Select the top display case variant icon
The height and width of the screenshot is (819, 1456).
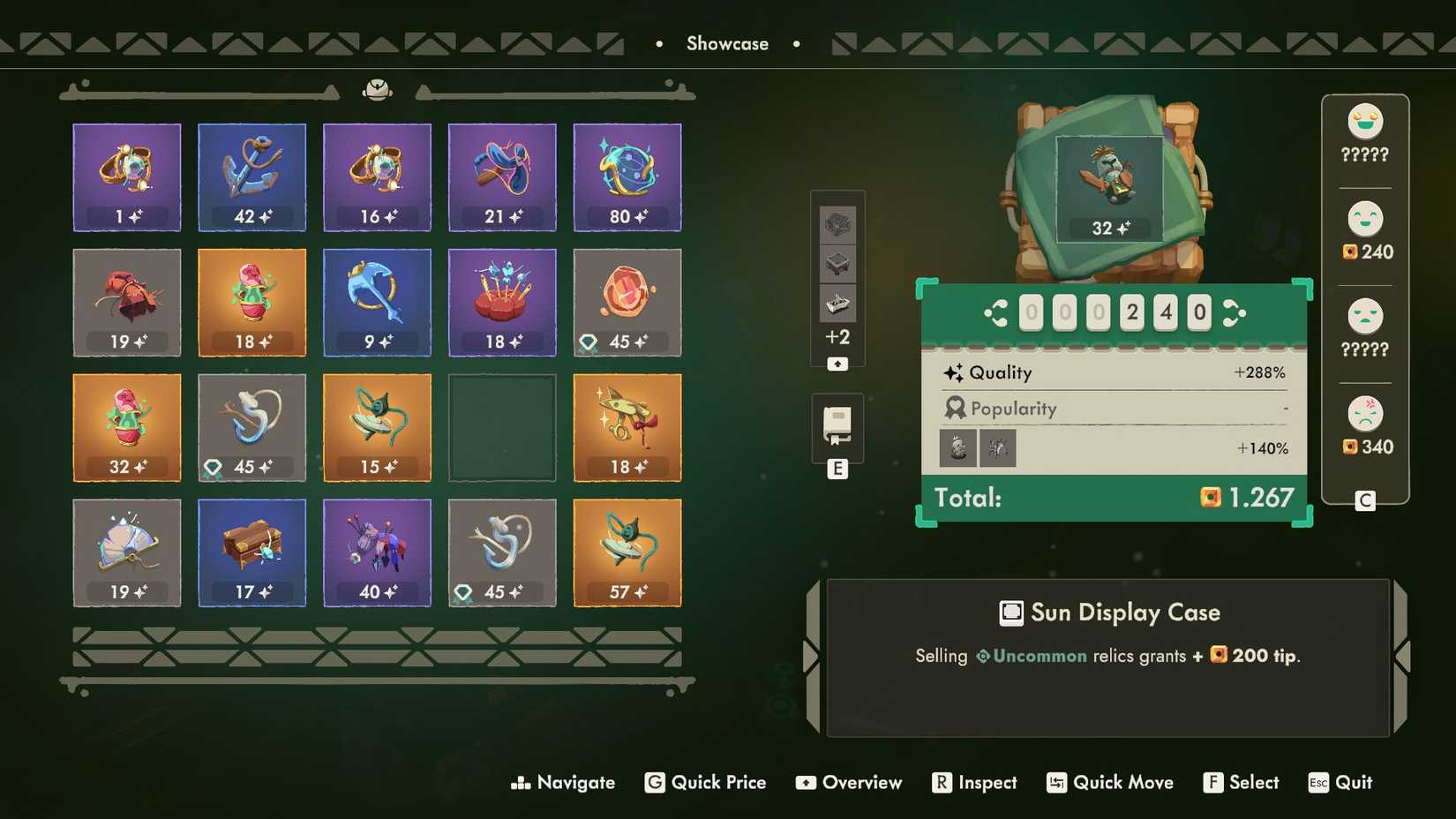click(837, 226)
